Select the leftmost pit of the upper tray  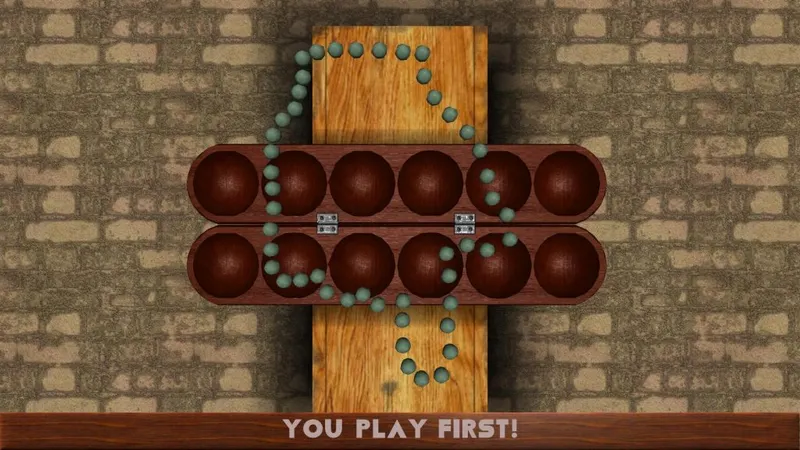coord(226,183)
